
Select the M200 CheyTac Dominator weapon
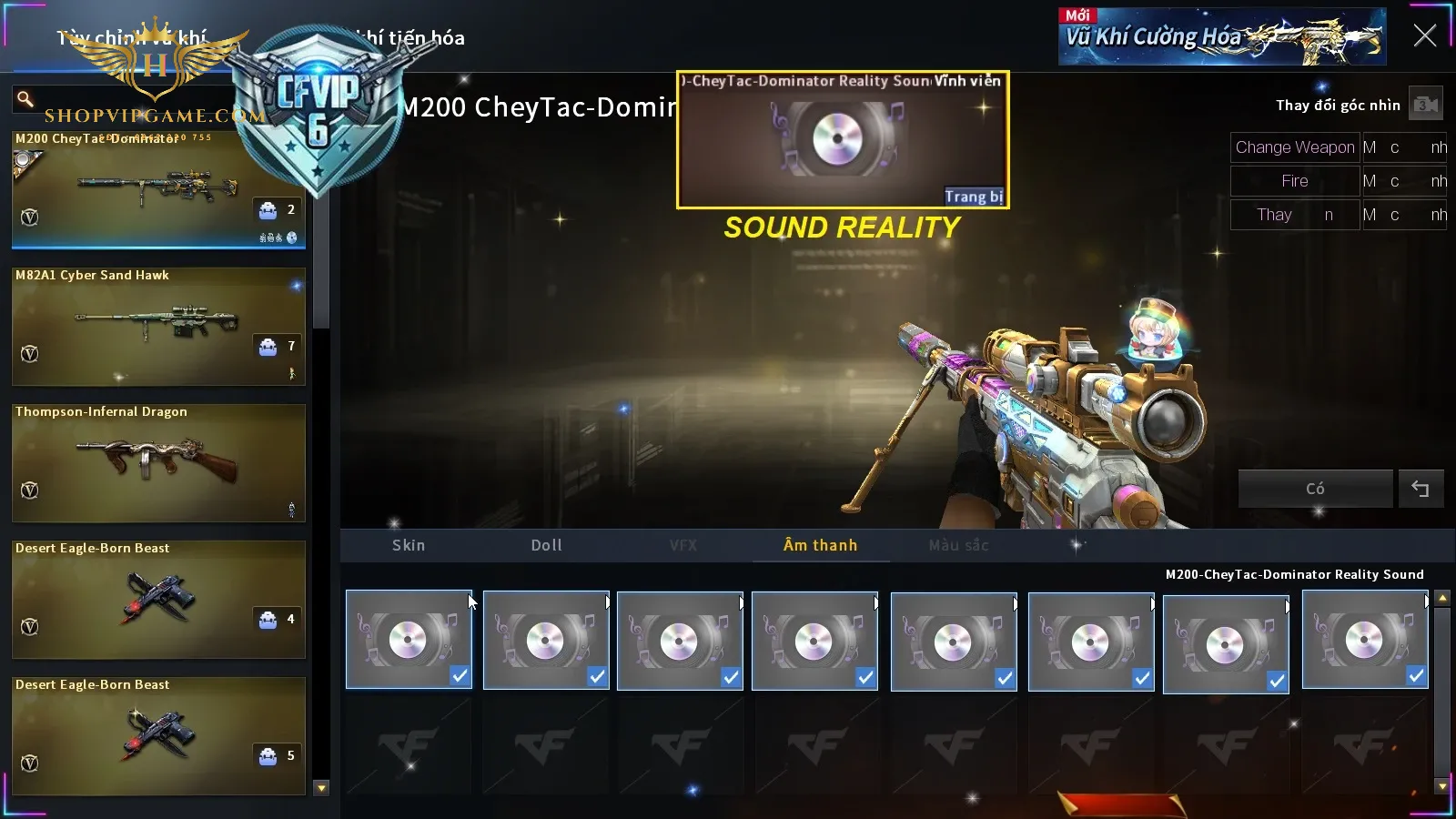click(158, 188)
